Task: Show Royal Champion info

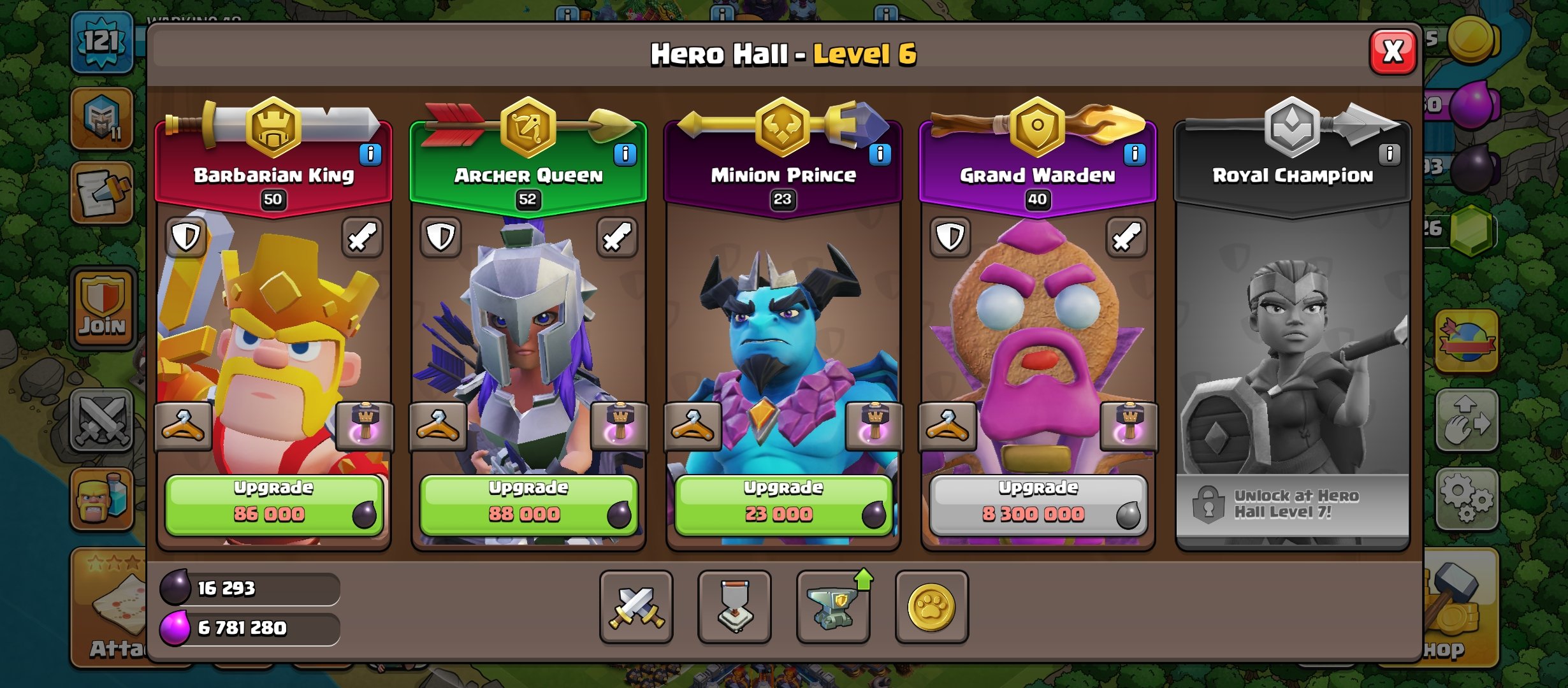Action: click(x=1390, y=154)
